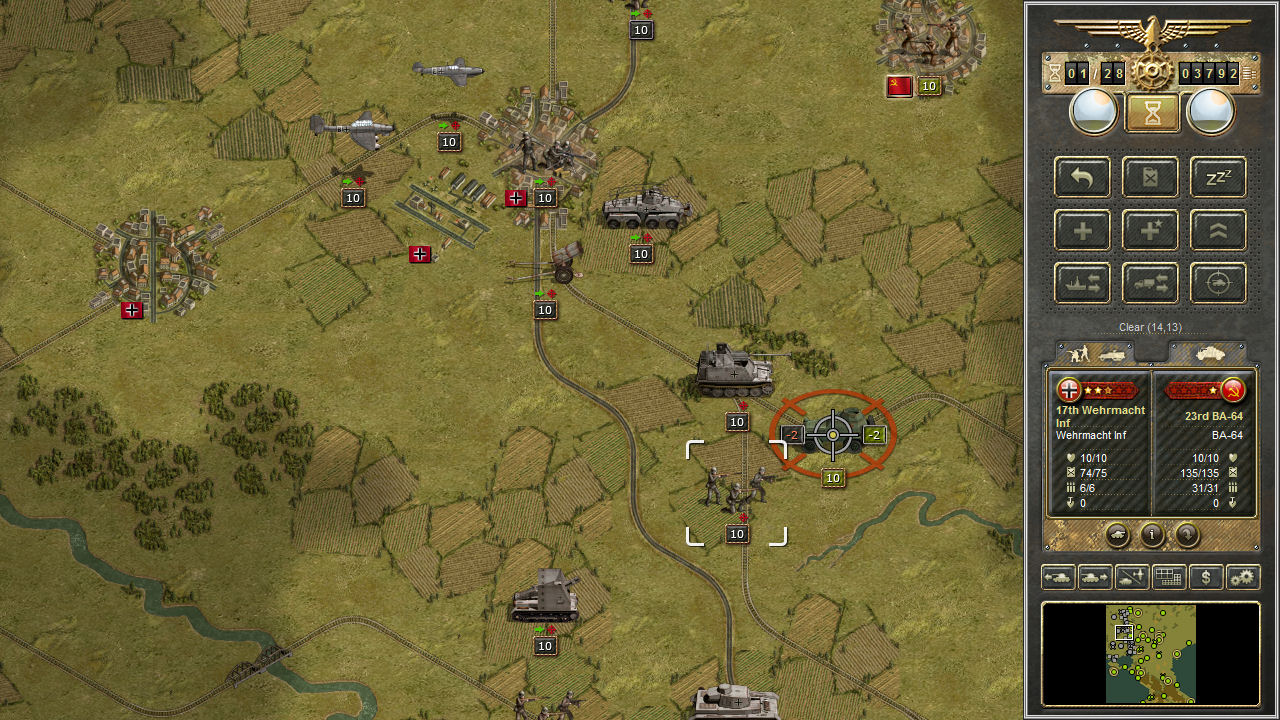Open game options with the gears button
Viewport: 1280px width, 720px height.
1242,577
